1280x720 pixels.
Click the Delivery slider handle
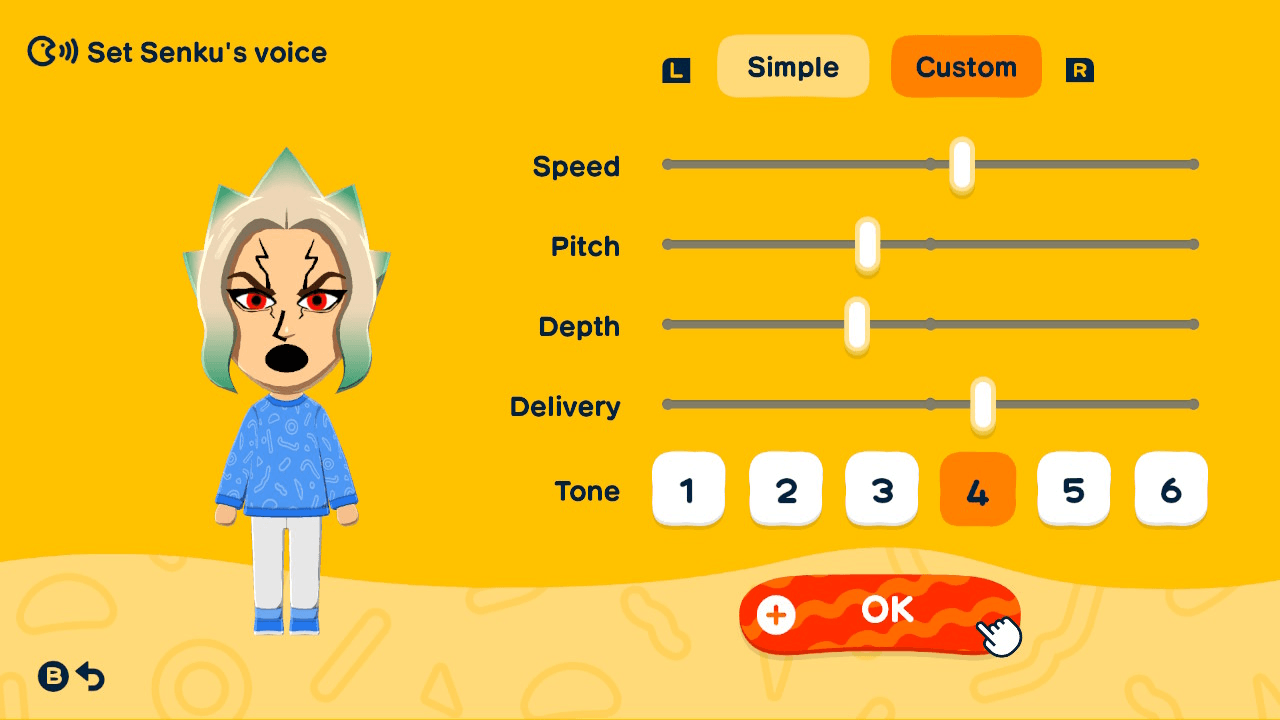[982, 404]
